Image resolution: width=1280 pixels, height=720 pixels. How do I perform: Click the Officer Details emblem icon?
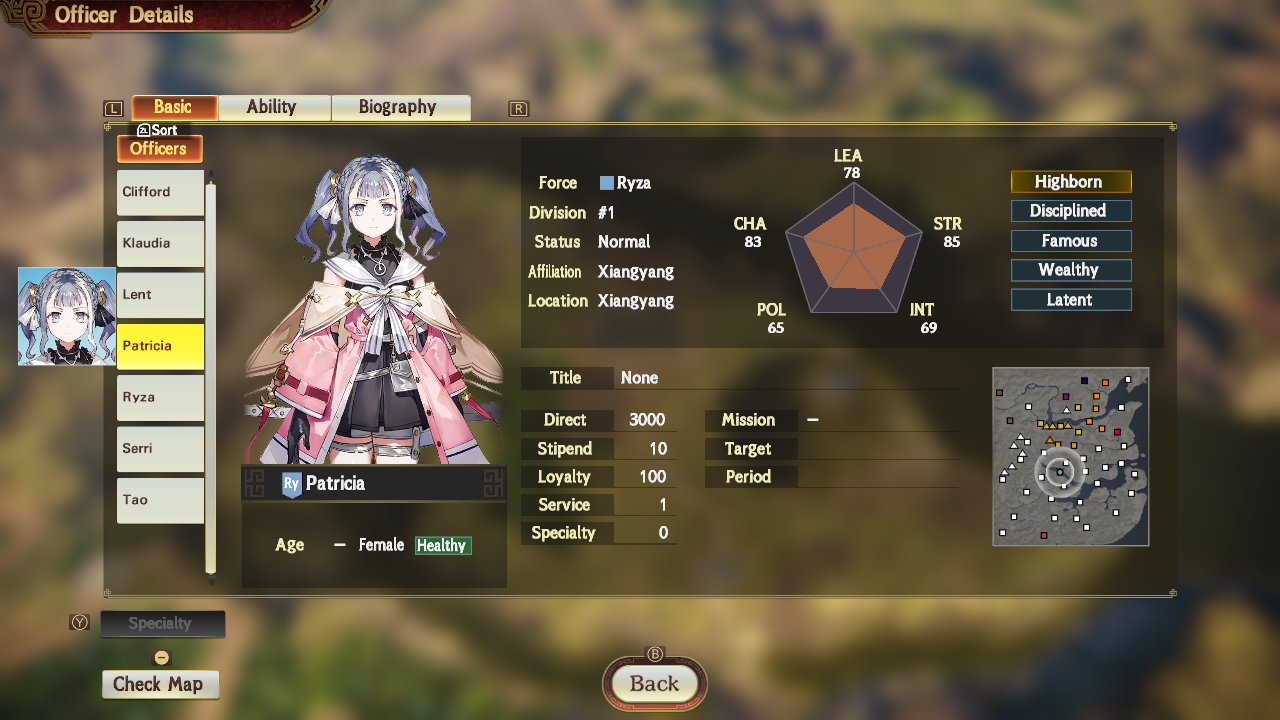(27, 15)
